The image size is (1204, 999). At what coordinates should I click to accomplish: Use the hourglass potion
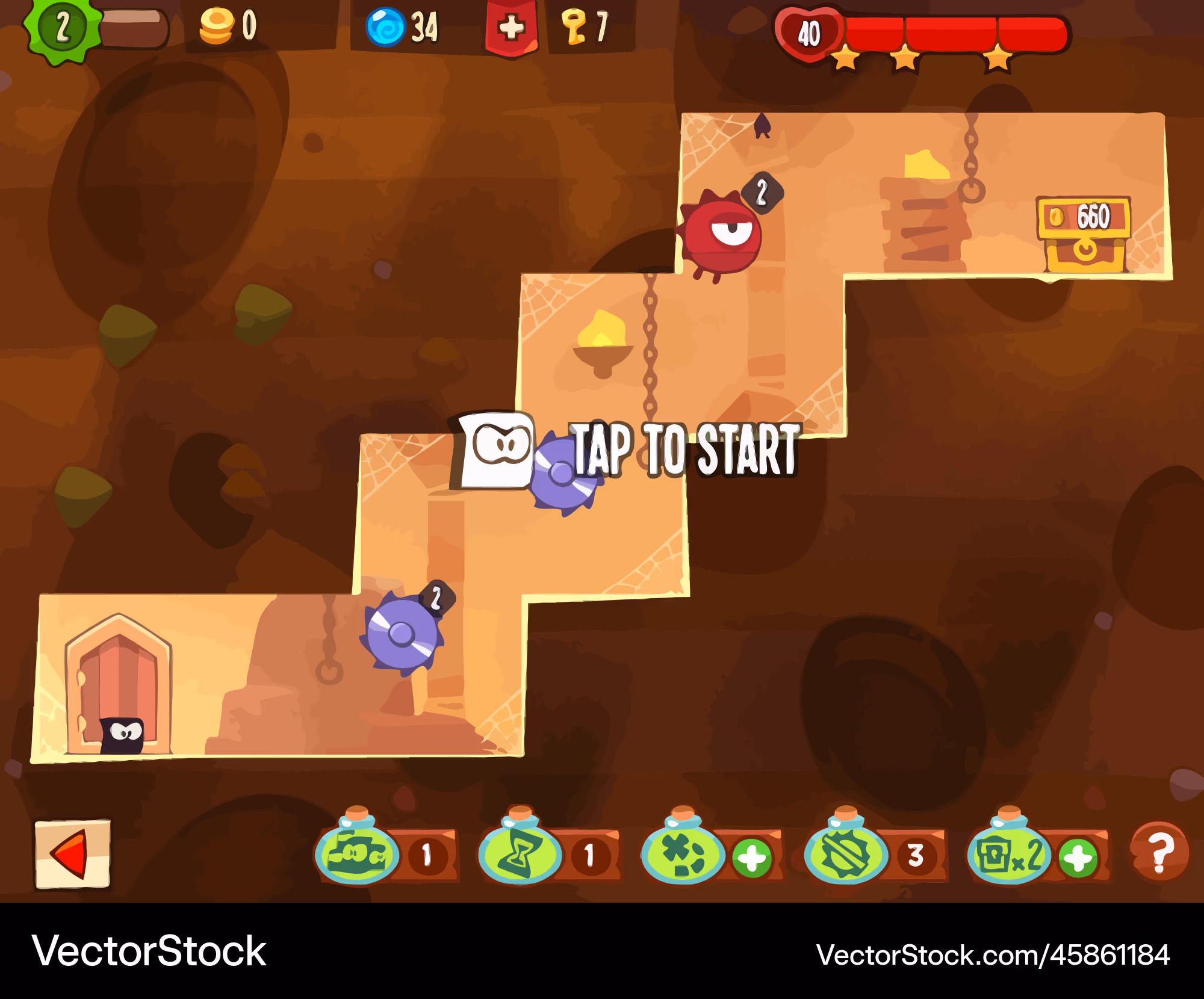pyautogui.click(x=520, y=849)
